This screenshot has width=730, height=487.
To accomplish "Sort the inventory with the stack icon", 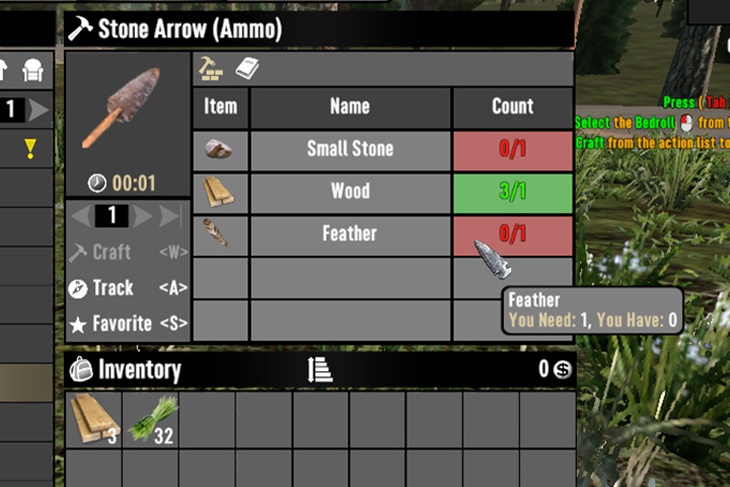I will point(319,369).
